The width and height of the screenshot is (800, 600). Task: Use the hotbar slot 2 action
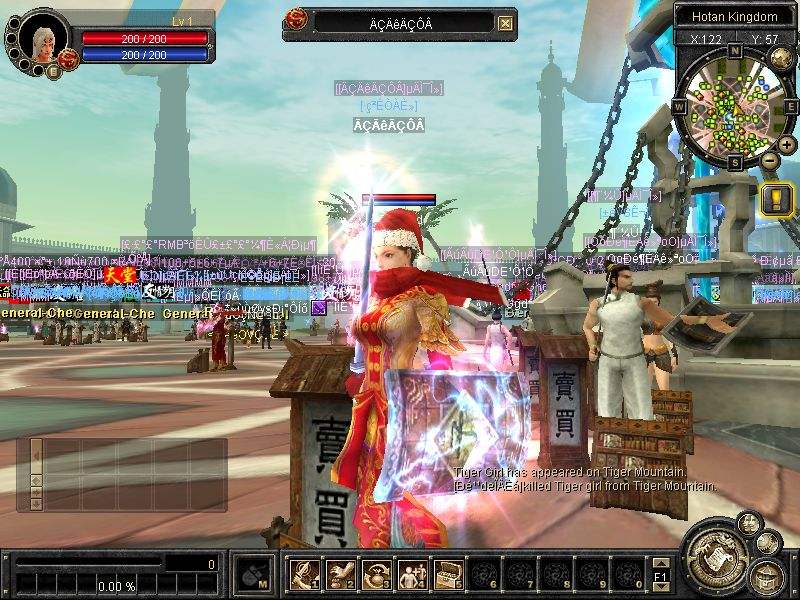(x=339, y=573)
